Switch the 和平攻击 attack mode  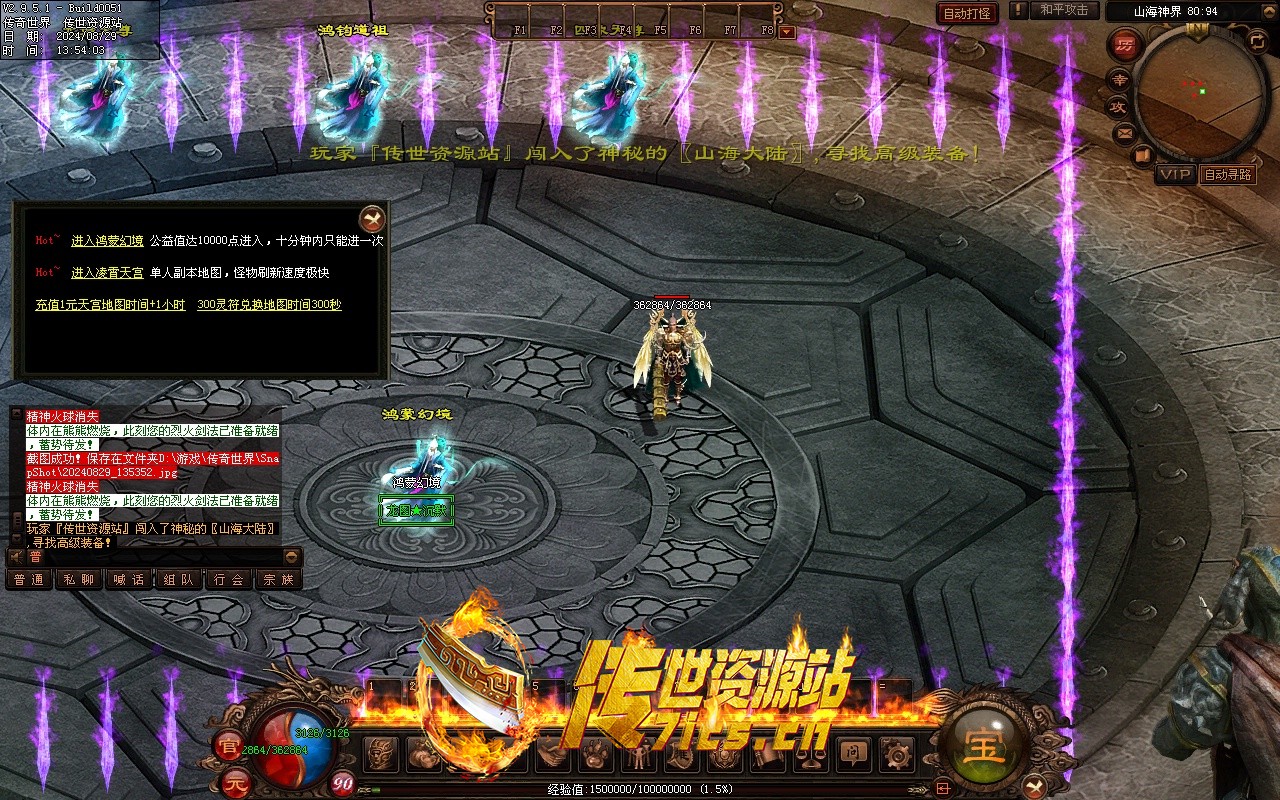tap(1064, 10)
